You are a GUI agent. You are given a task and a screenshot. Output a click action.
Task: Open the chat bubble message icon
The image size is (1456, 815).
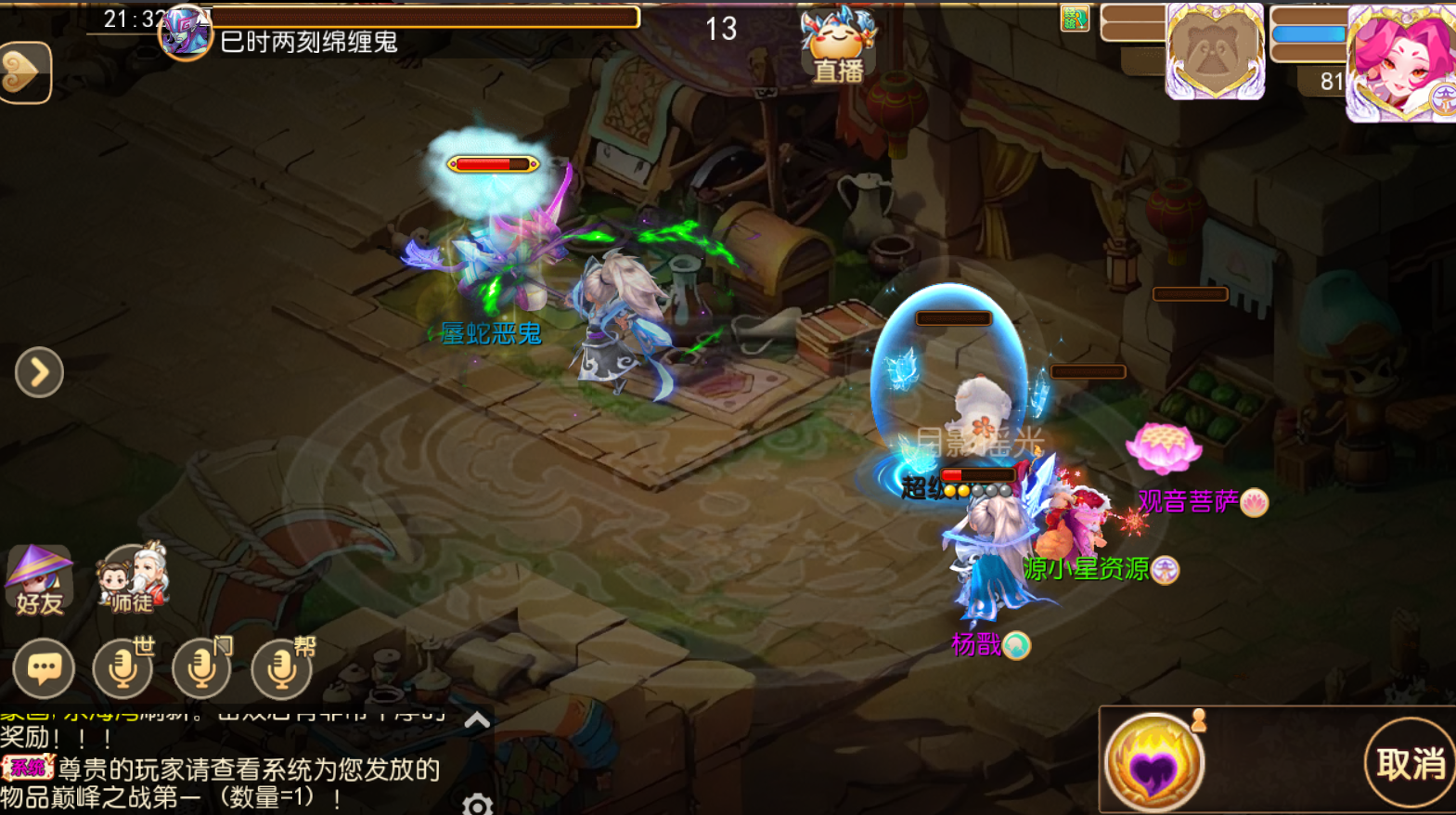pyautogui.click(x=44, y=666)
